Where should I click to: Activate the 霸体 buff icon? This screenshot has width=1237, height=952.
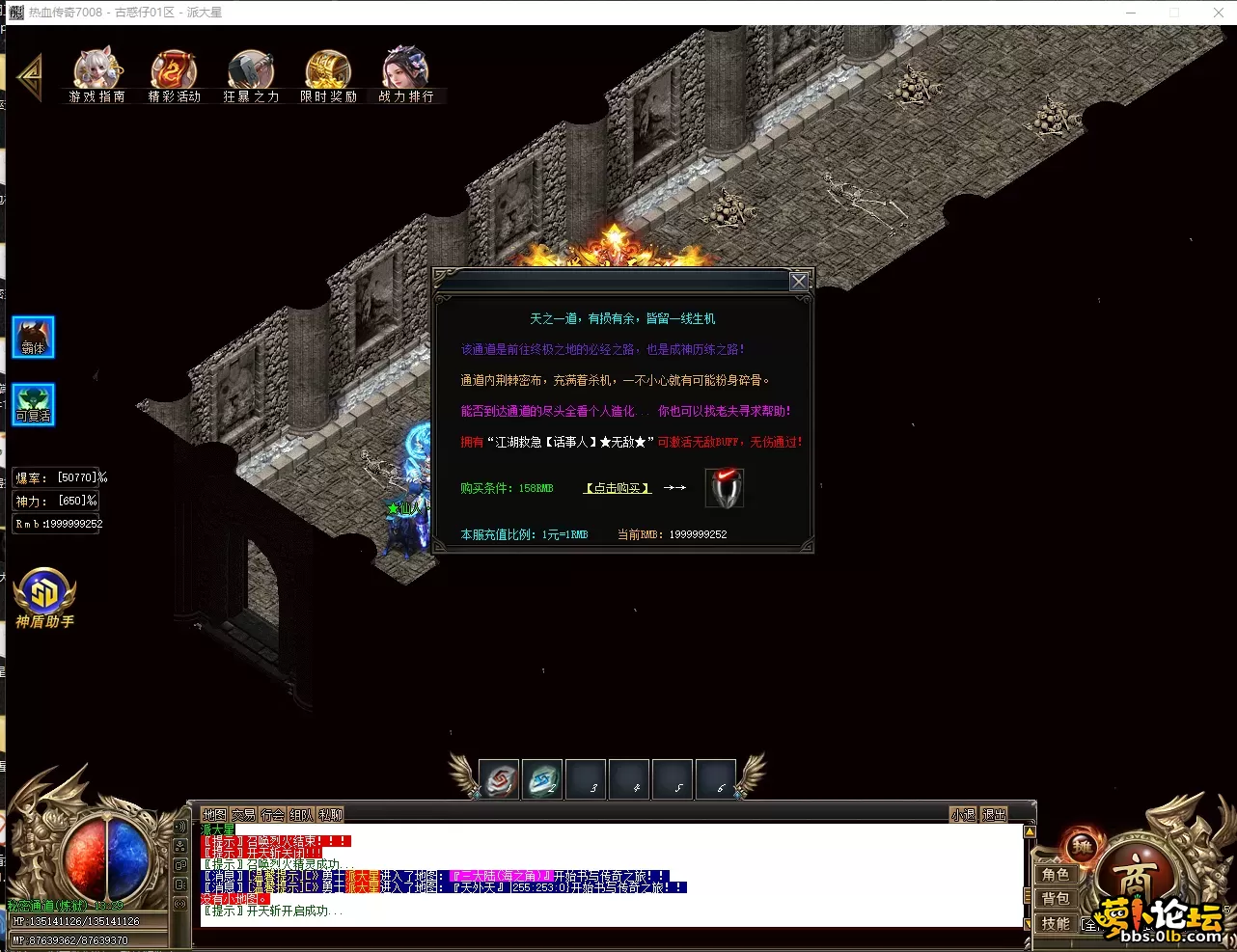[33, 338]
